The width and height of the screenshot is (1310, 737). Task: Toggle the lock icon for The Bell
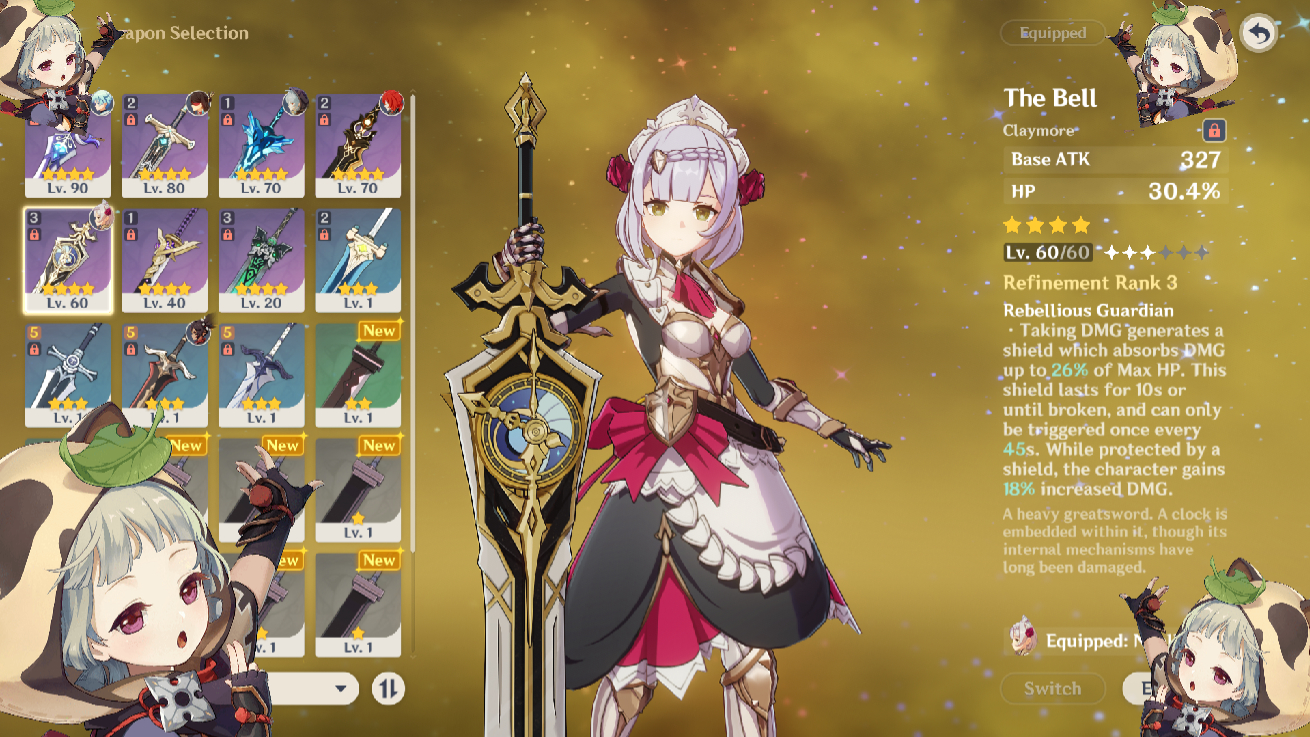pyautogui.click(x=1214, y=130)
